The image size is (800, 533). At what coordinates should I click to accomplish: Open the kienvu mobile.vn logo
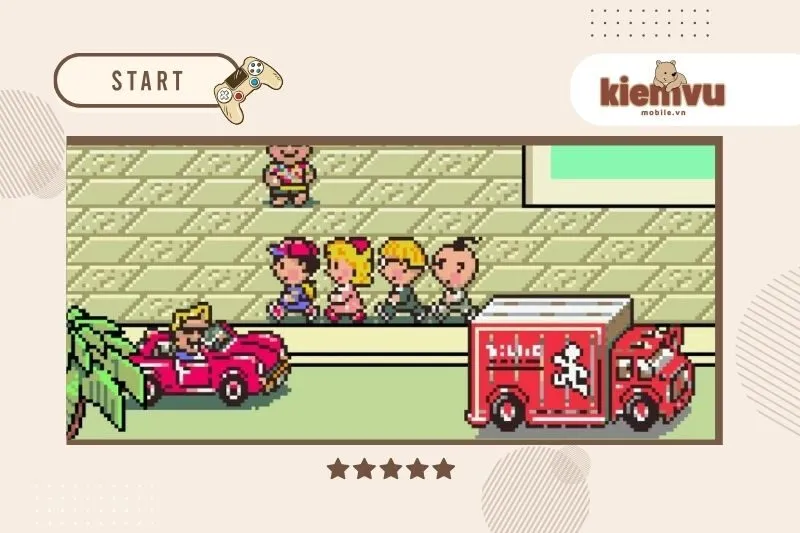tap(662, 91)
